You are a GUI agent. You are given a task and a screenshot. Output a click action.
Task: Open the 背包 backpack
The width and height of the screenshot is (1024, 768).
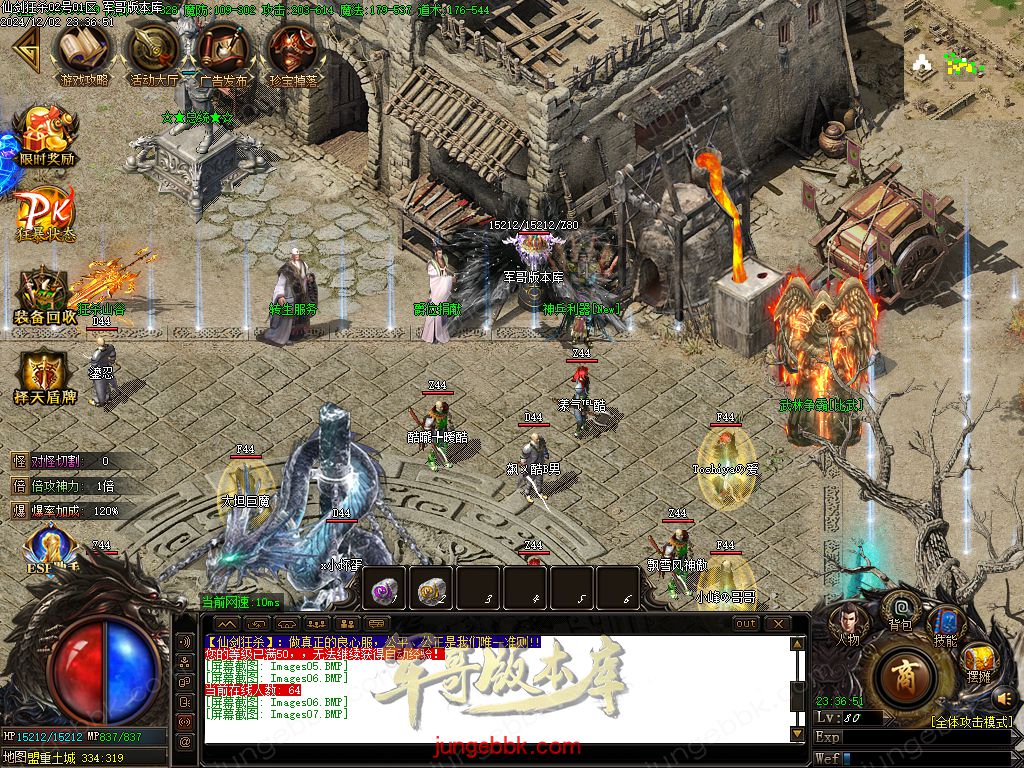click(901, 612)
